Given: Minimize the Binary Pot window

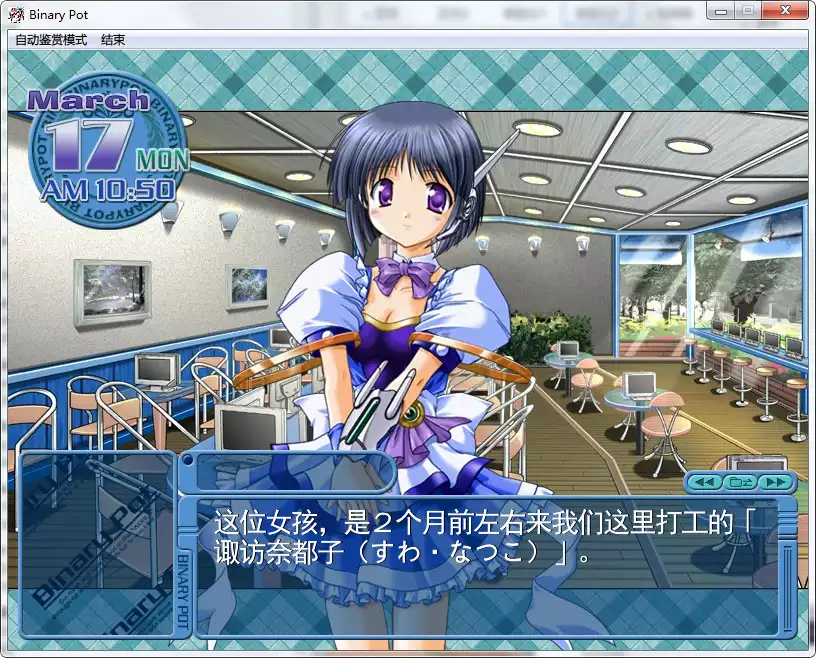Looking at the screenshot, I should pyautogui.click(x=723, y=10).
